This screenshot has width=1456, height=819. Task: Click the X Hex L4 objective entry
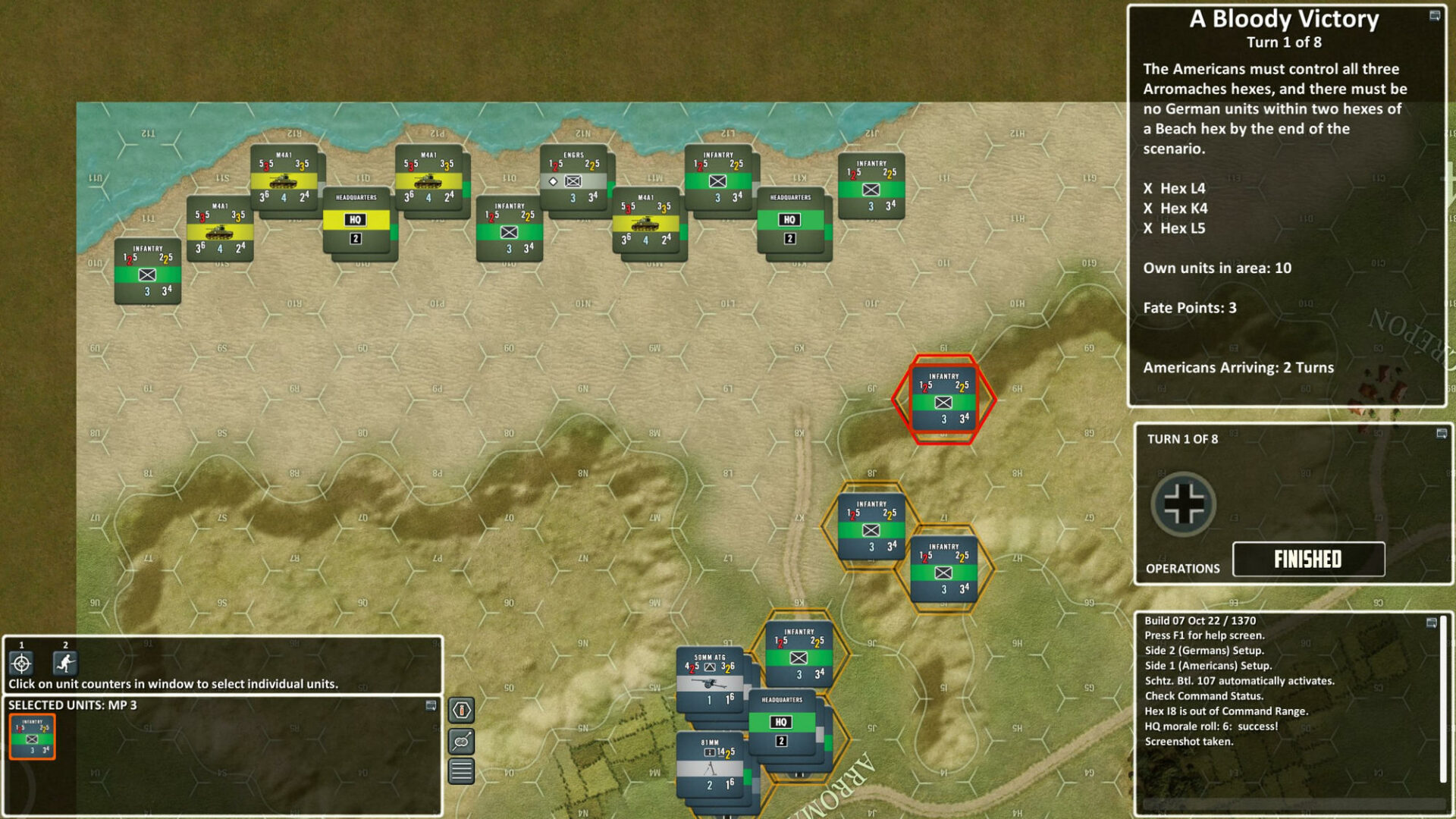[x=1174, y=189]
